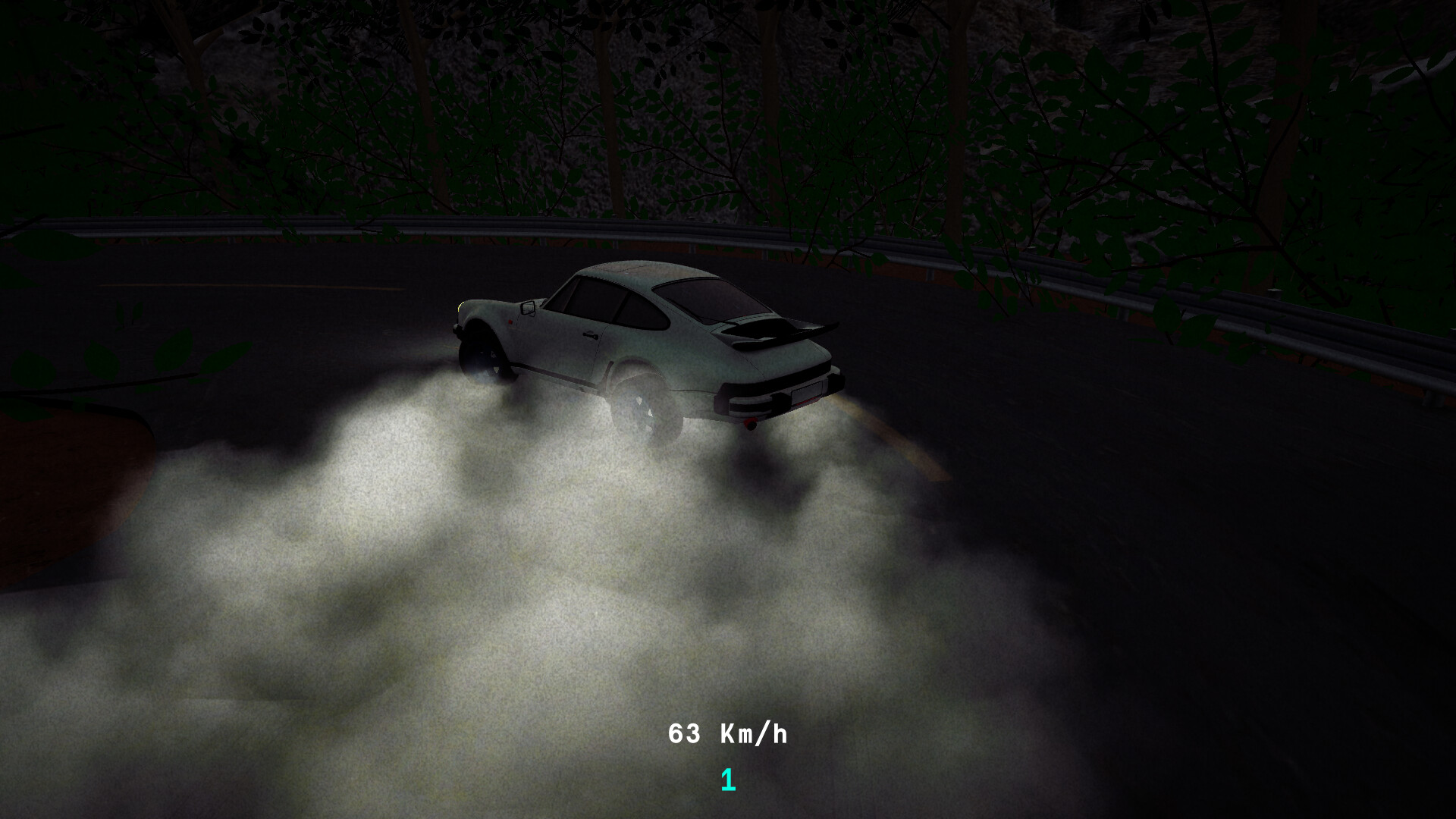Screen dimensions: 1456x819
Task: Click the rear license plate of the car
Action: pos(805,392)
